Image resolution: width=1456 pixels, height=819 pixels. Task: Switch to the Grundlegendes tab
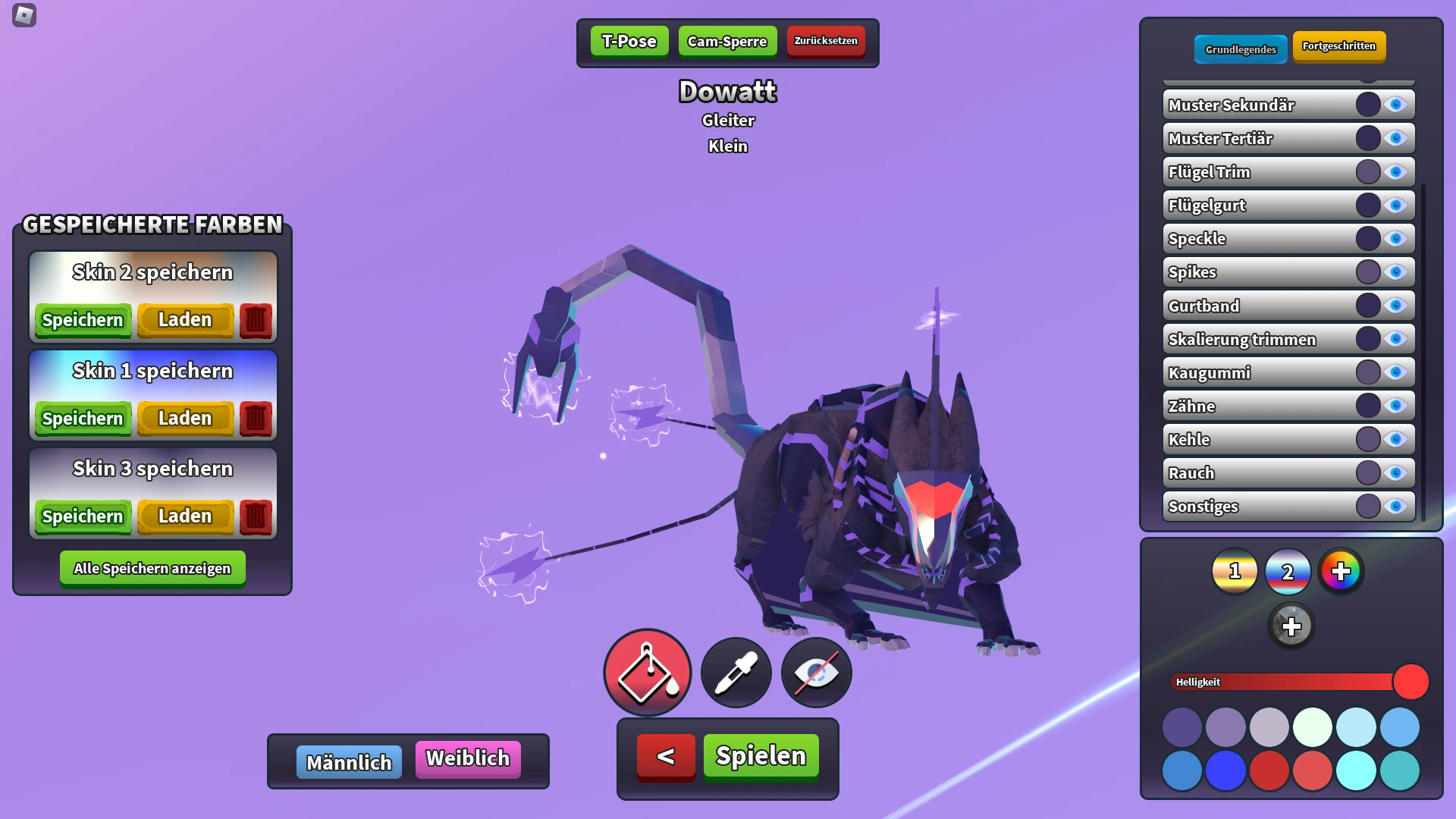1241,49
